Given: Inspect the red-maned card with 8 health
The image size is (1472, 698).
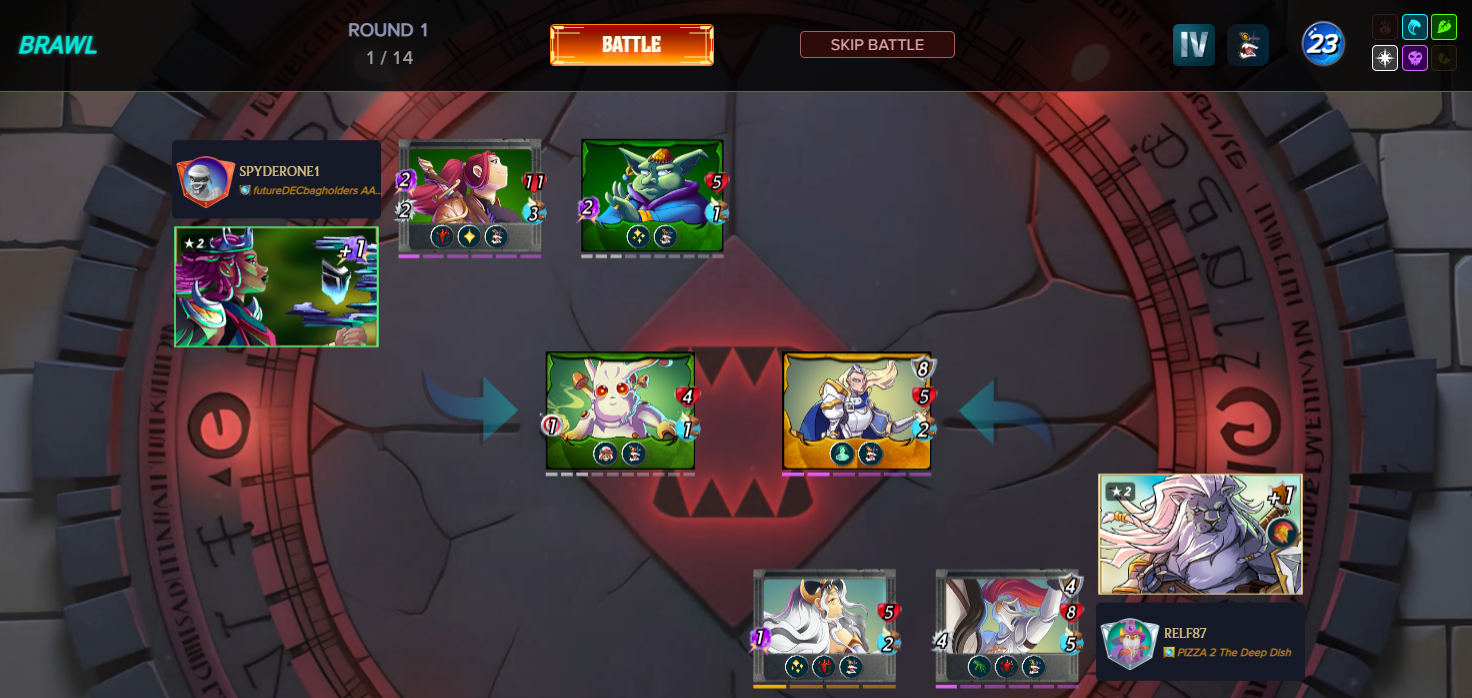Looking at the screenshot, I should 1007,627.
